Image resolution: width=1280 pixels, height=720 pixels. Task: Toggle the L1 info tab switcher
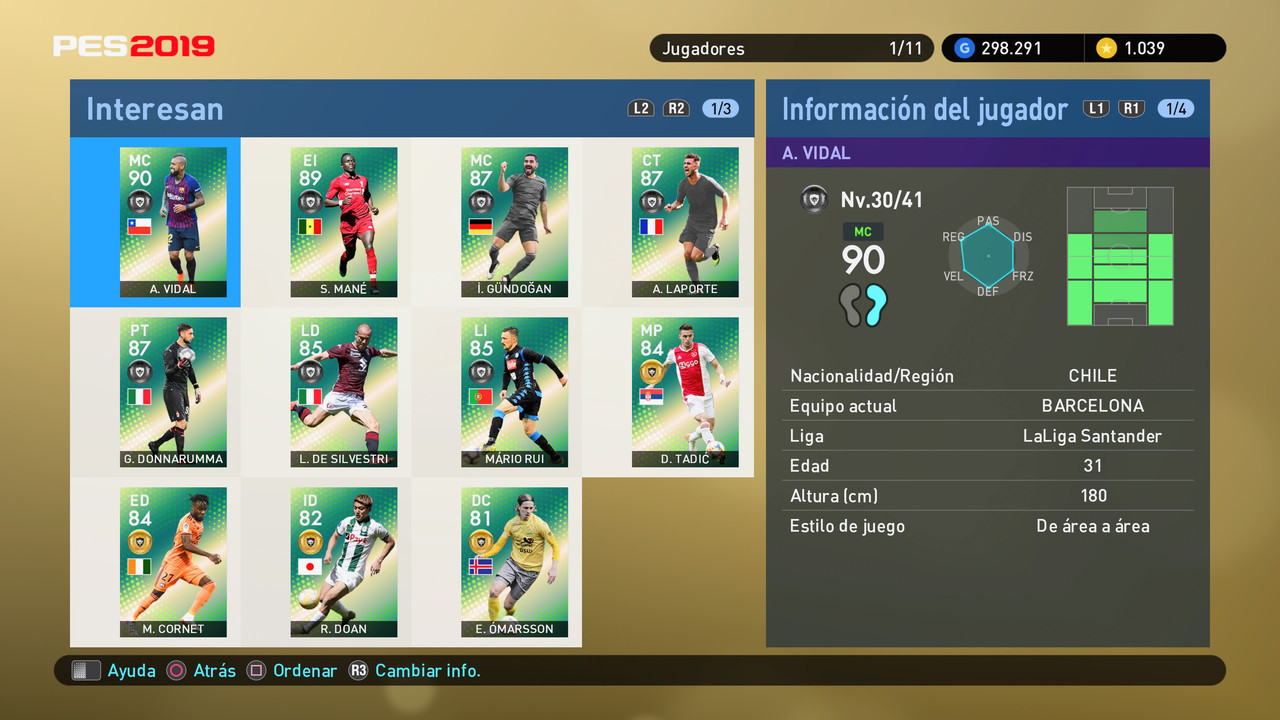[x=1096, y=107]
